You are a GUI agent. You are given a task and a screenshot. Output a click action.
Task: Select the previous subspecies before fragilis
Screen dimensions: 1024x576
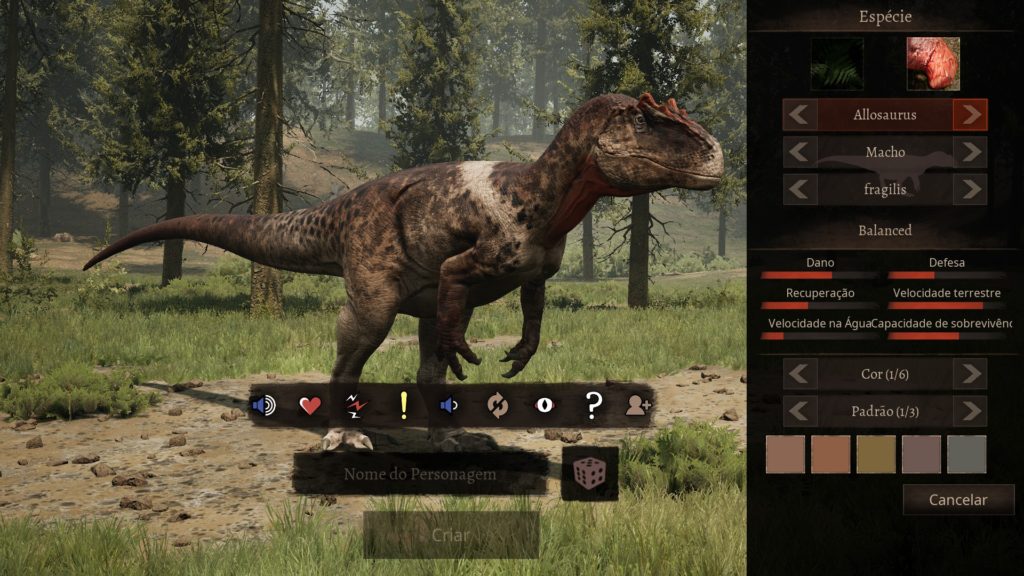tap(799, 189)
